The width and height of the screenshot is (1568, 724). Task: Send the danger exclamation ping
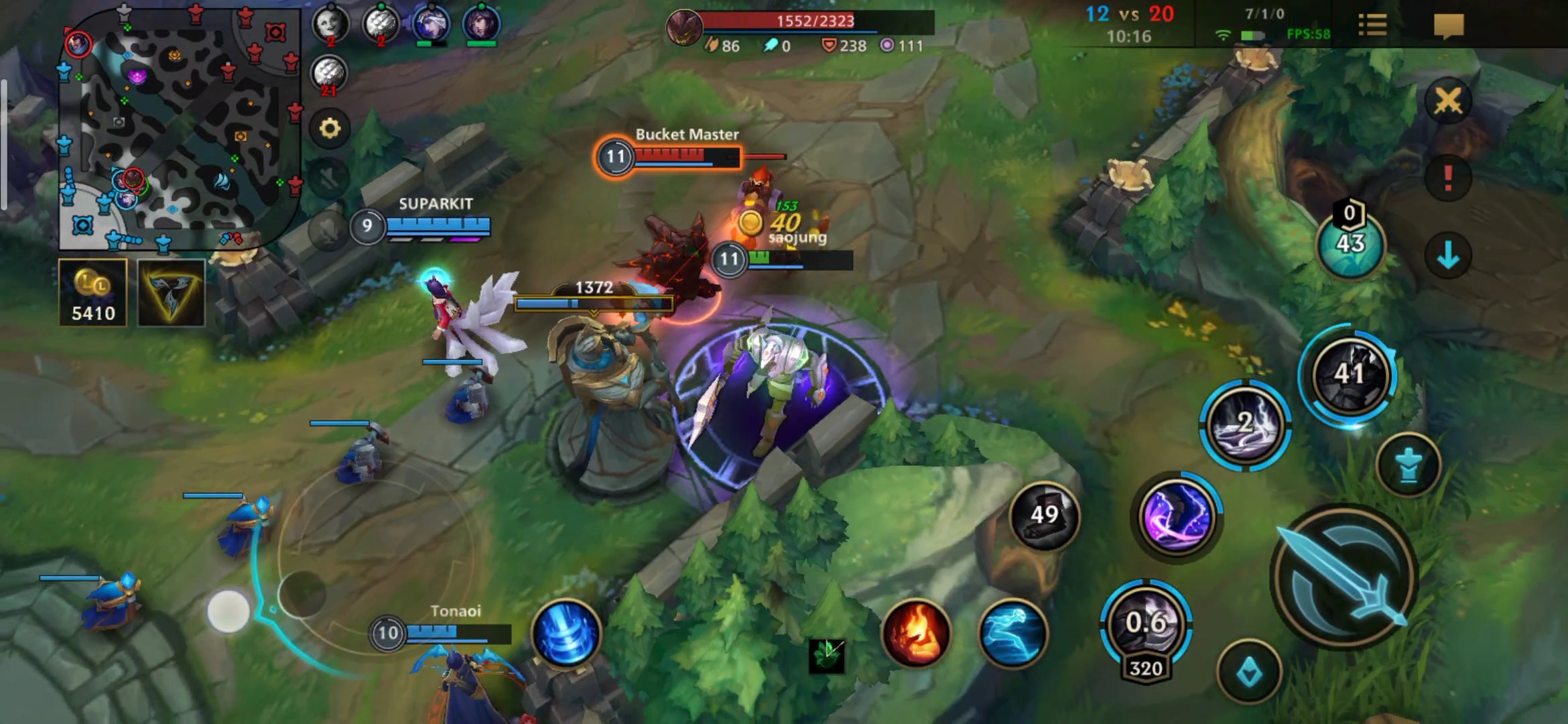pos(1448,178)
